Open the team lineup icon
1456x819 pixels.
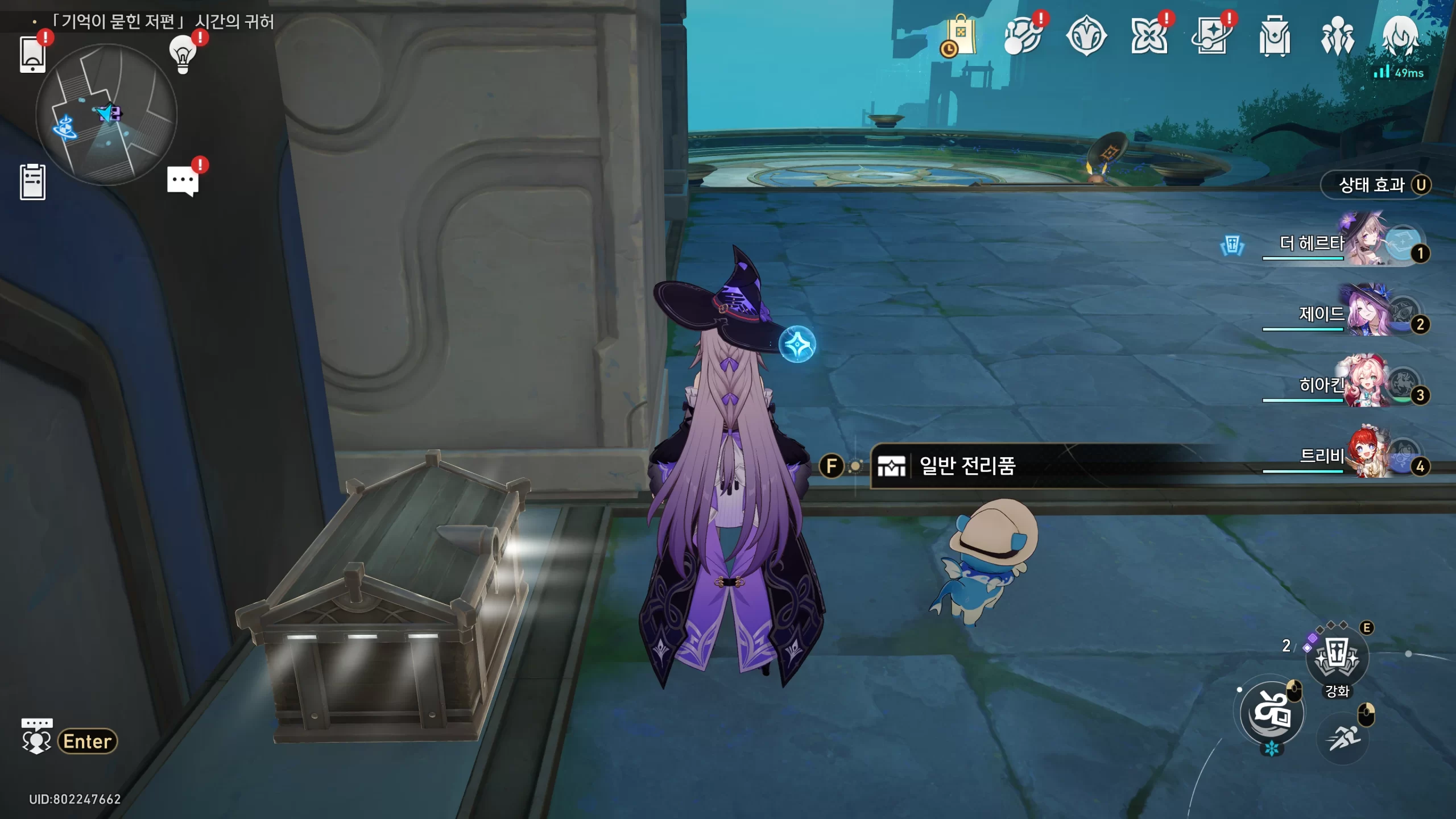click(1337, 36)
